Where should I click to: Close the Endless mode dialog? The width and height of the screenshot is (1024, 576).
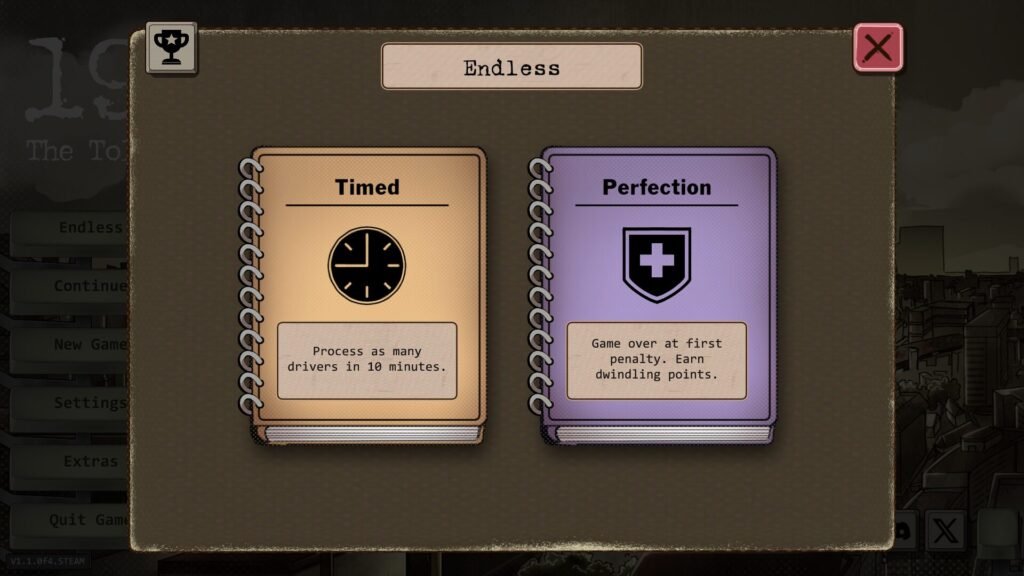tap(878, 48)
